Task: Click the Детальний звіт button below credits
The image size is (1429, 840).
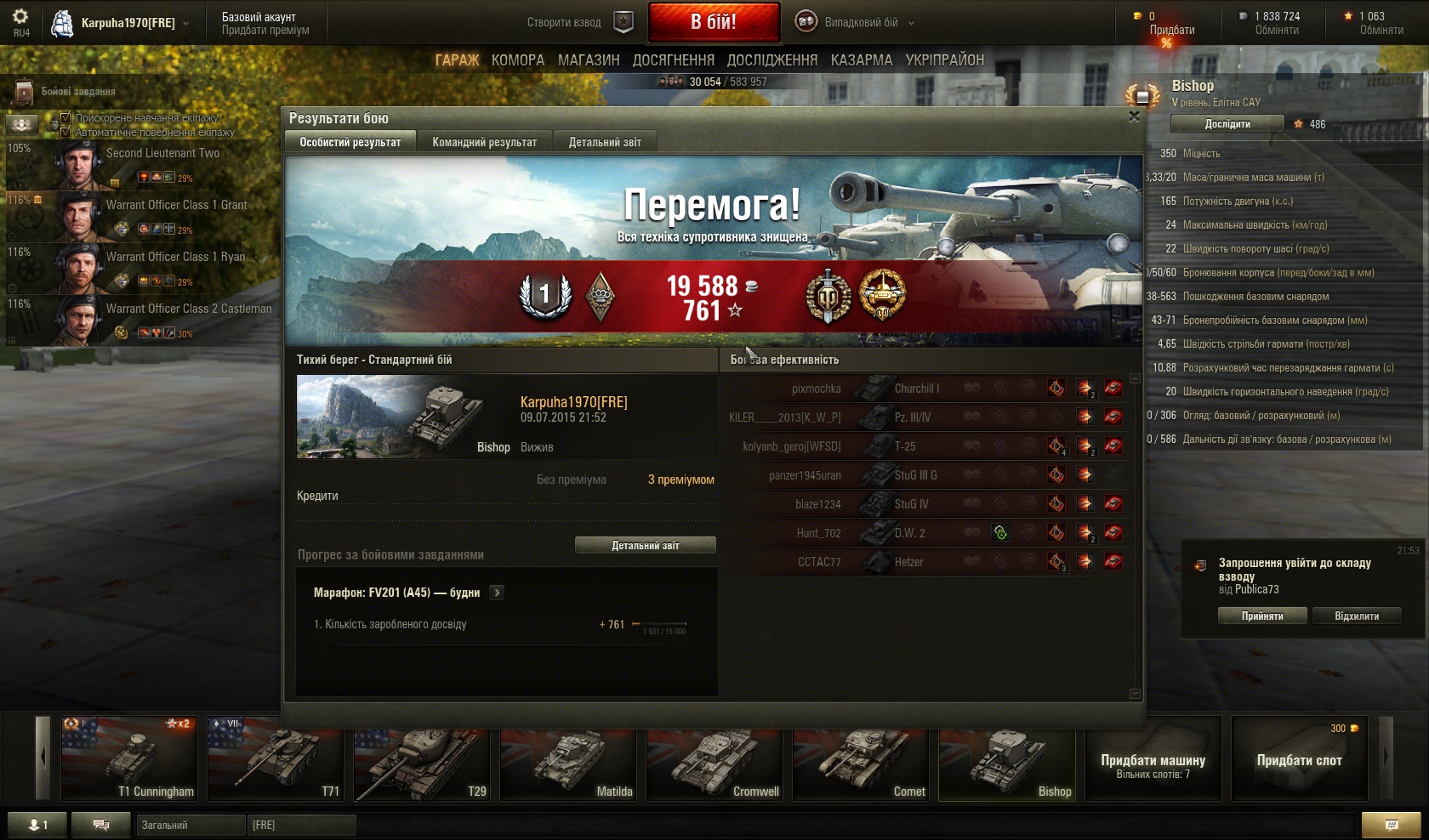Action: (x=645, y=545)
